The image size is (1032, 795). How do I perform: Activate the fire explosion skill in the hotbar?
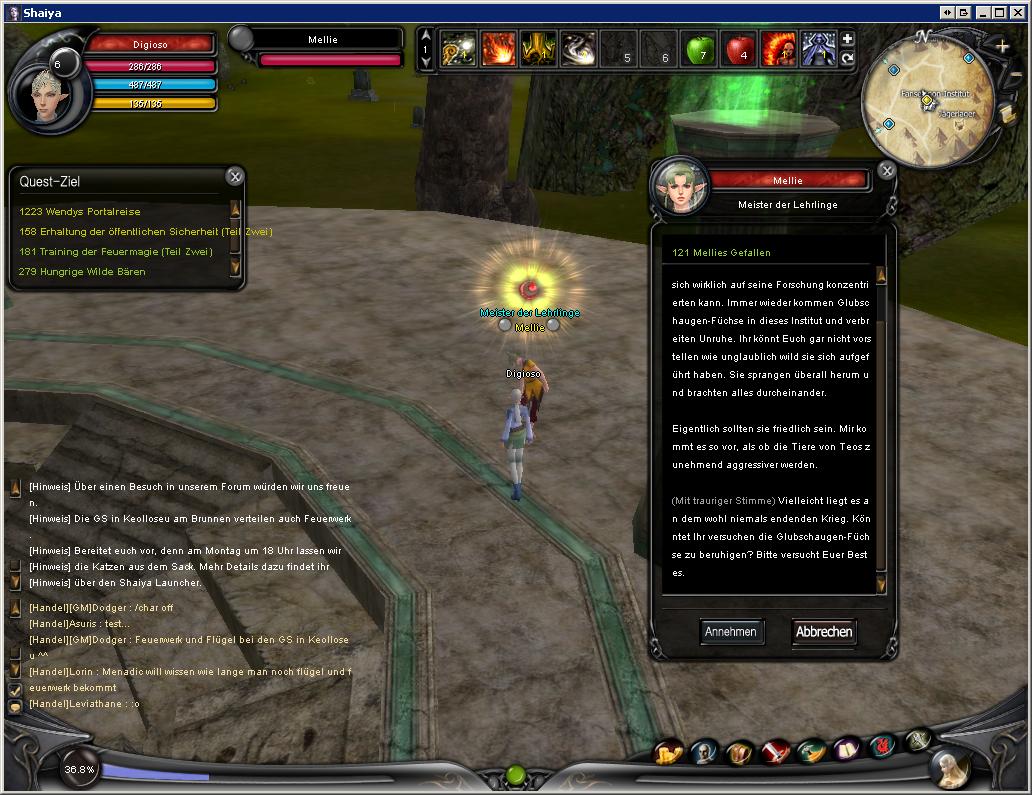pos(498,49)
